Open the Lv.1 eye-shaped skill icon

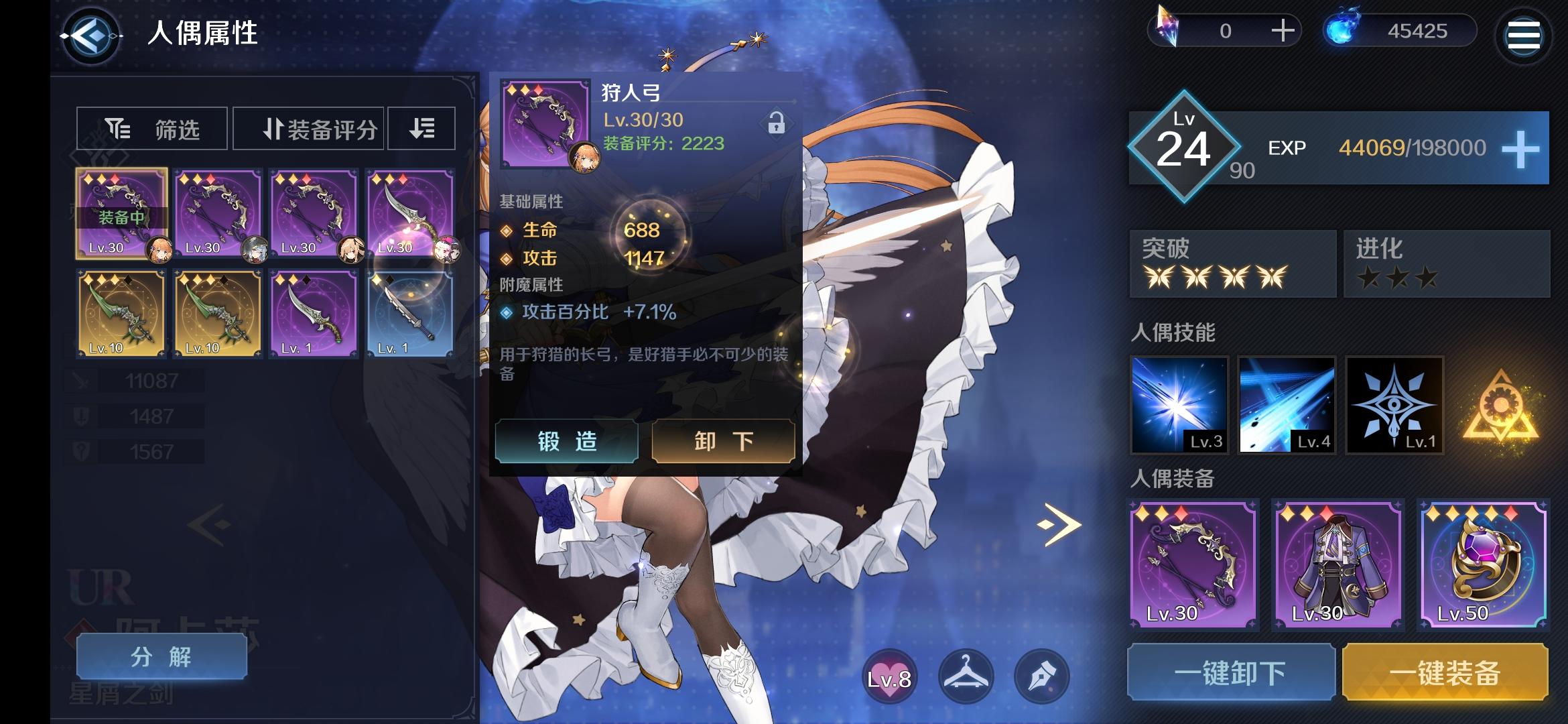pos(1396,406)
